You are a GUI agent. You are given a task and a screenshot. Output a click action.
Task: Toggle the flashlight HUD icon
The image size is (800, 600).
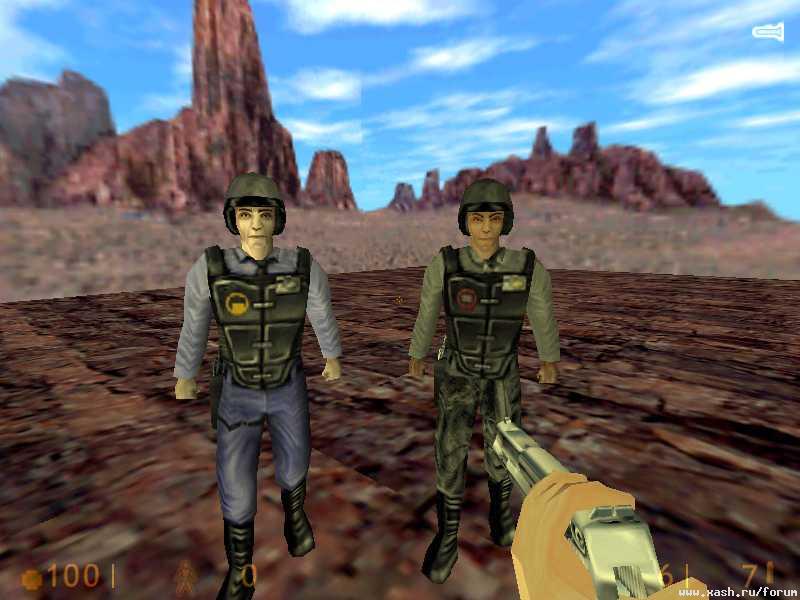click(x=767, y=33)
